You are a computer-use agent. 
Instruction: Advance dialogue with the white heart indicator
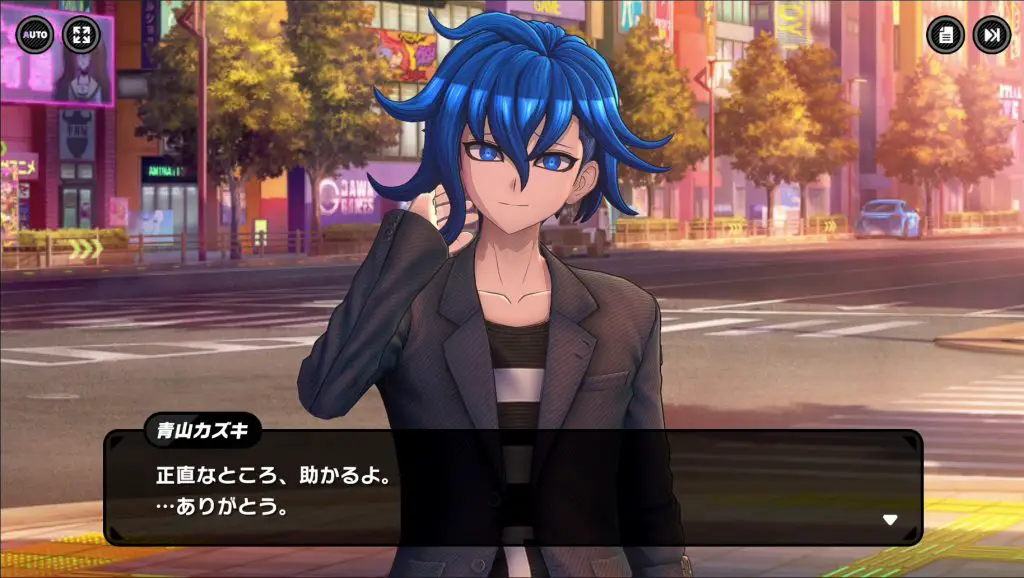click(890, 519)
